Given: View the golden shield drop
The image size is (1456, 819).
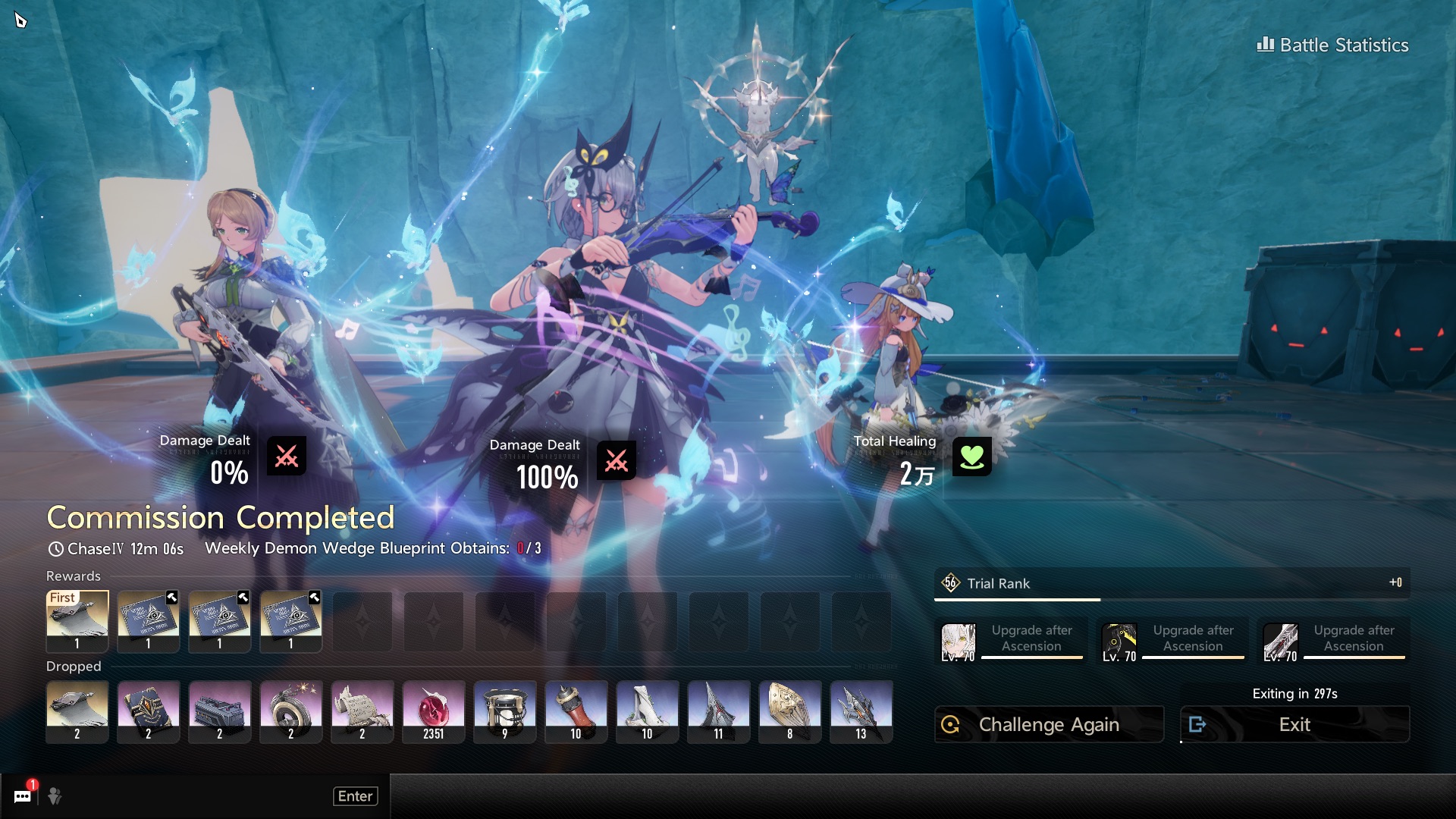Looking at the screenshot, I should (790, 711).
